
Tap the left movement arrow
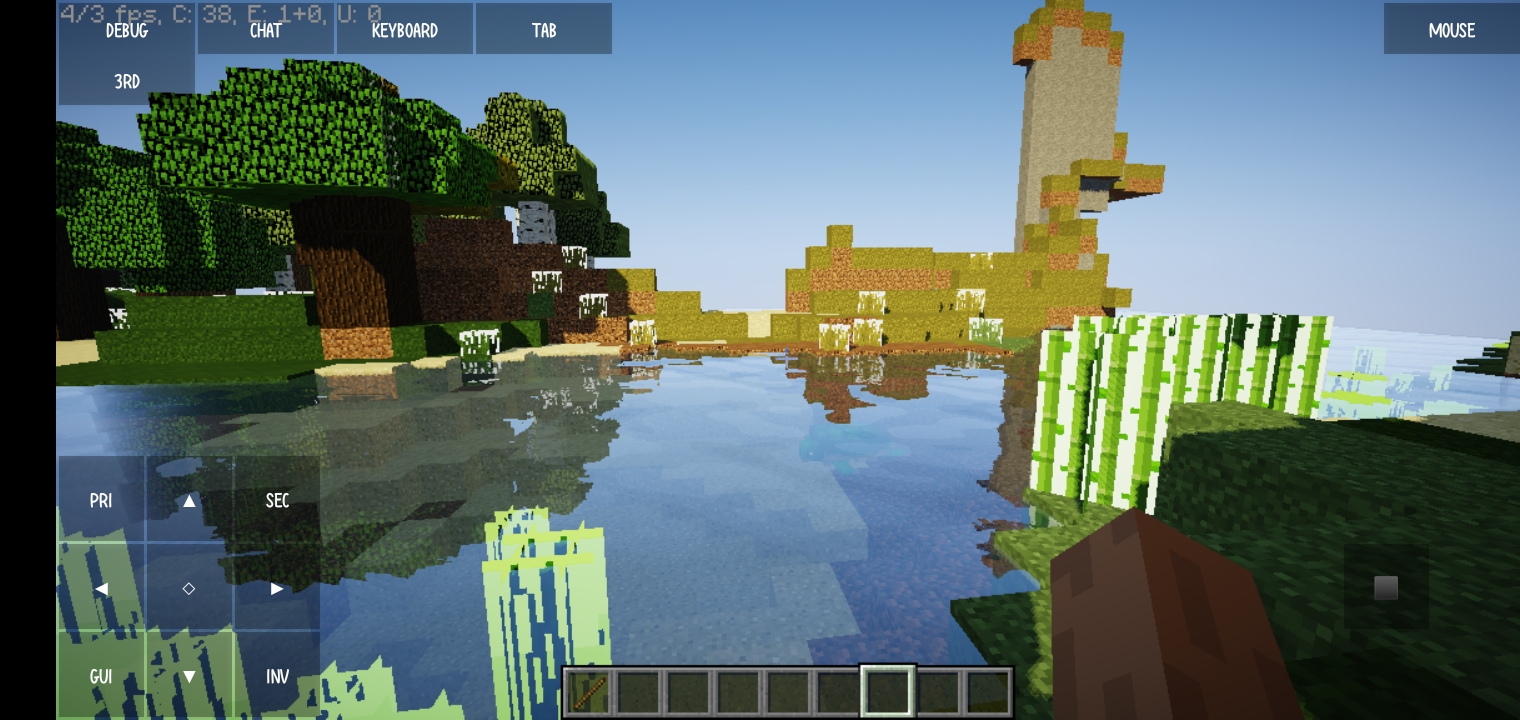[100, 588]
